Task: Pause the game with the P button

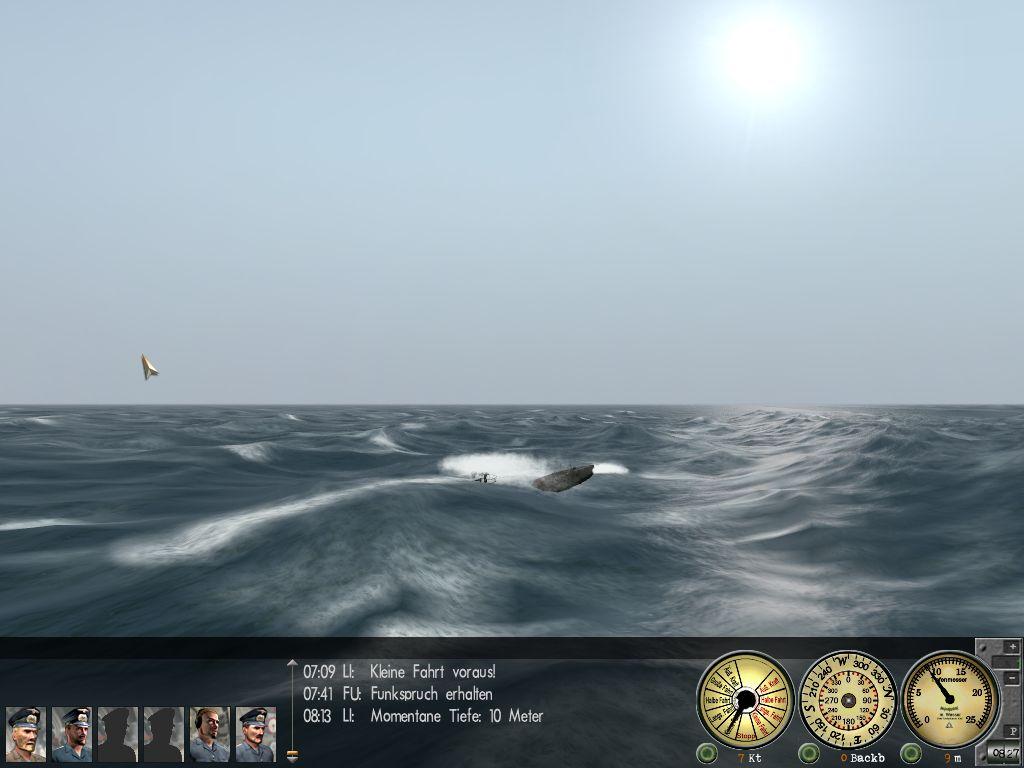Action: (x=1012, y=731)
